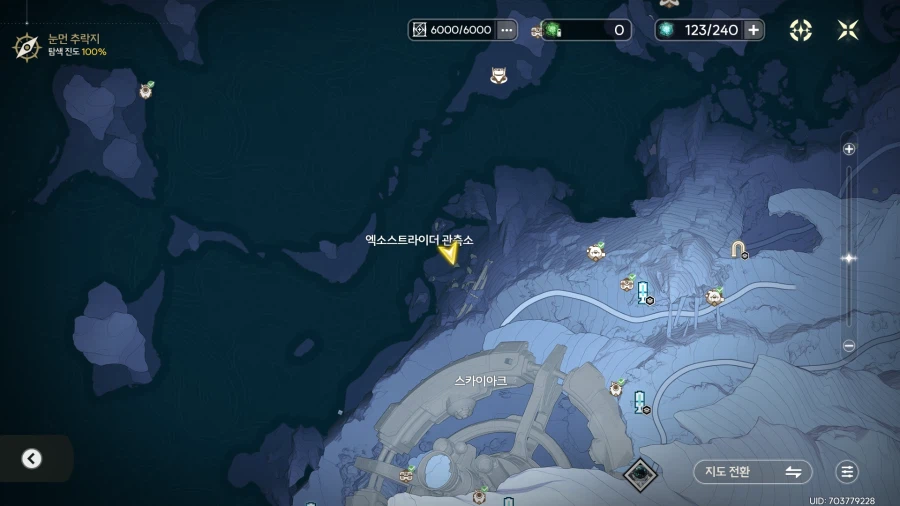900x506 pixels.
Task: Select the diamond-framed marker near the map switch button
Action: [640, 473]
